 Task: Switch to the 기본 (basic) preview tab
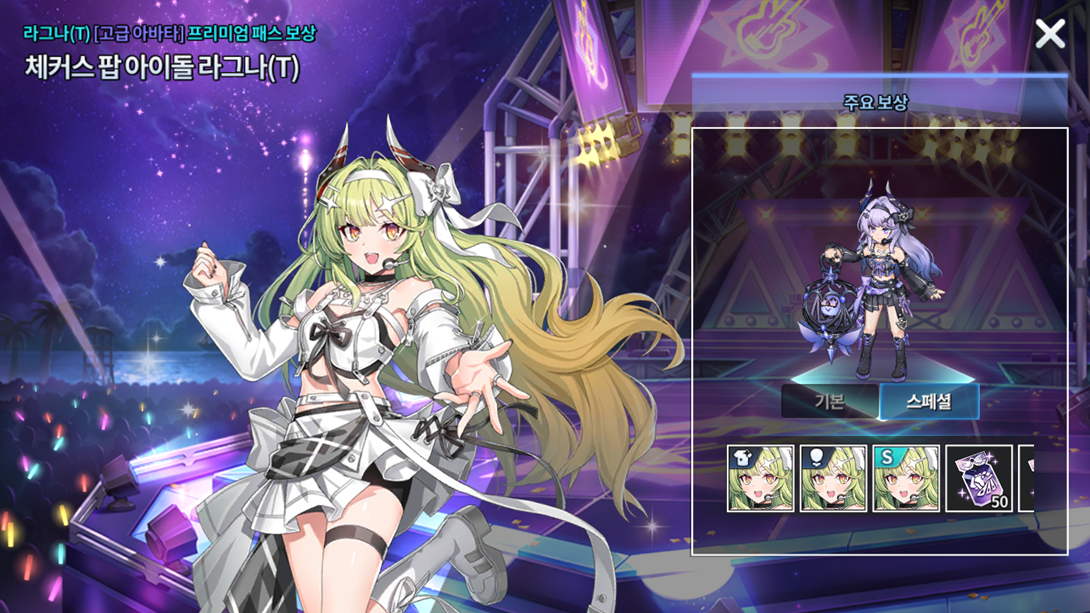(x=829, y=402)
